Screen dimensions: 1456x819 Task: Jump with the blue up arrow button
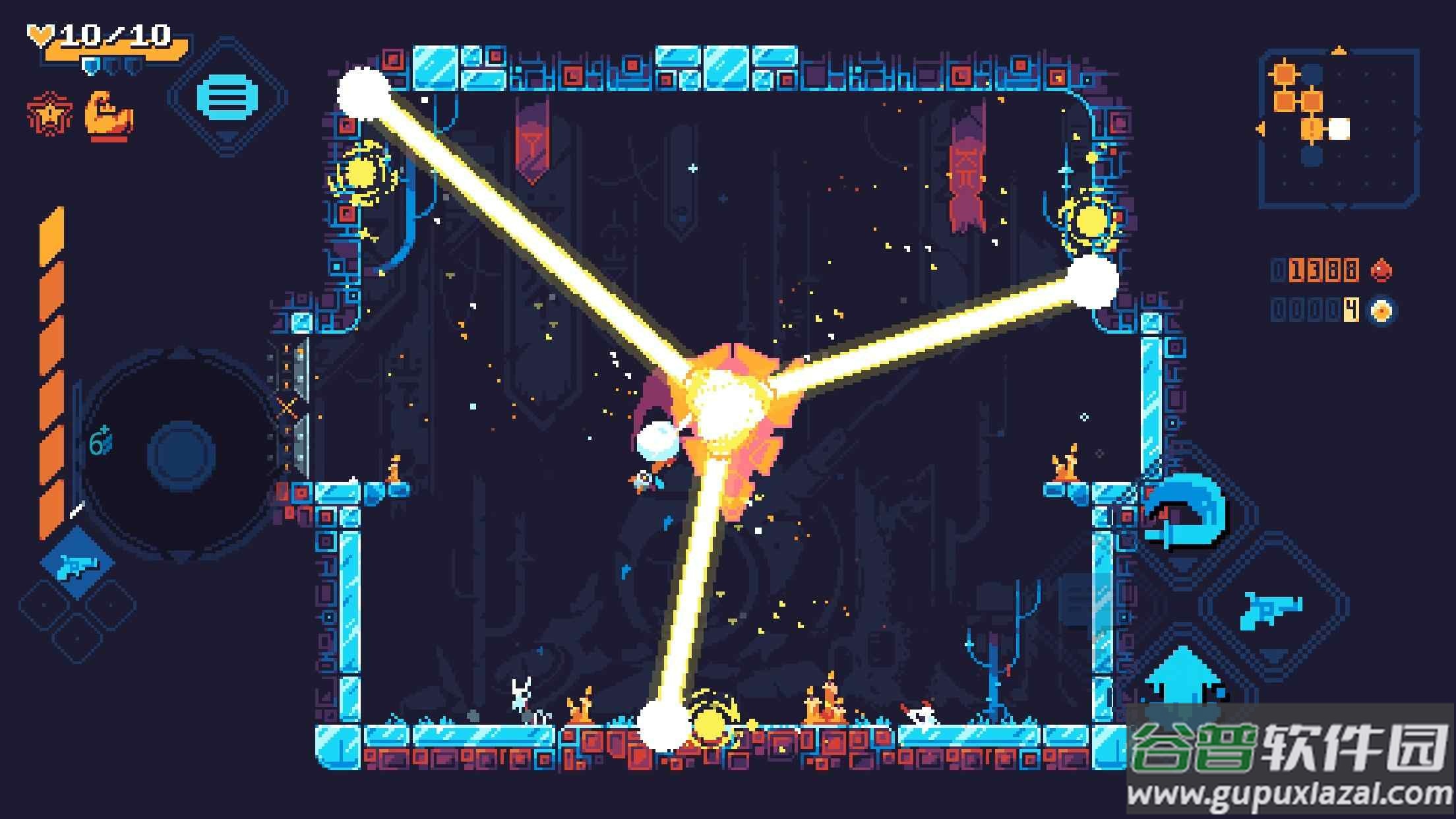pyautogui.click(x=1183, y=679)
